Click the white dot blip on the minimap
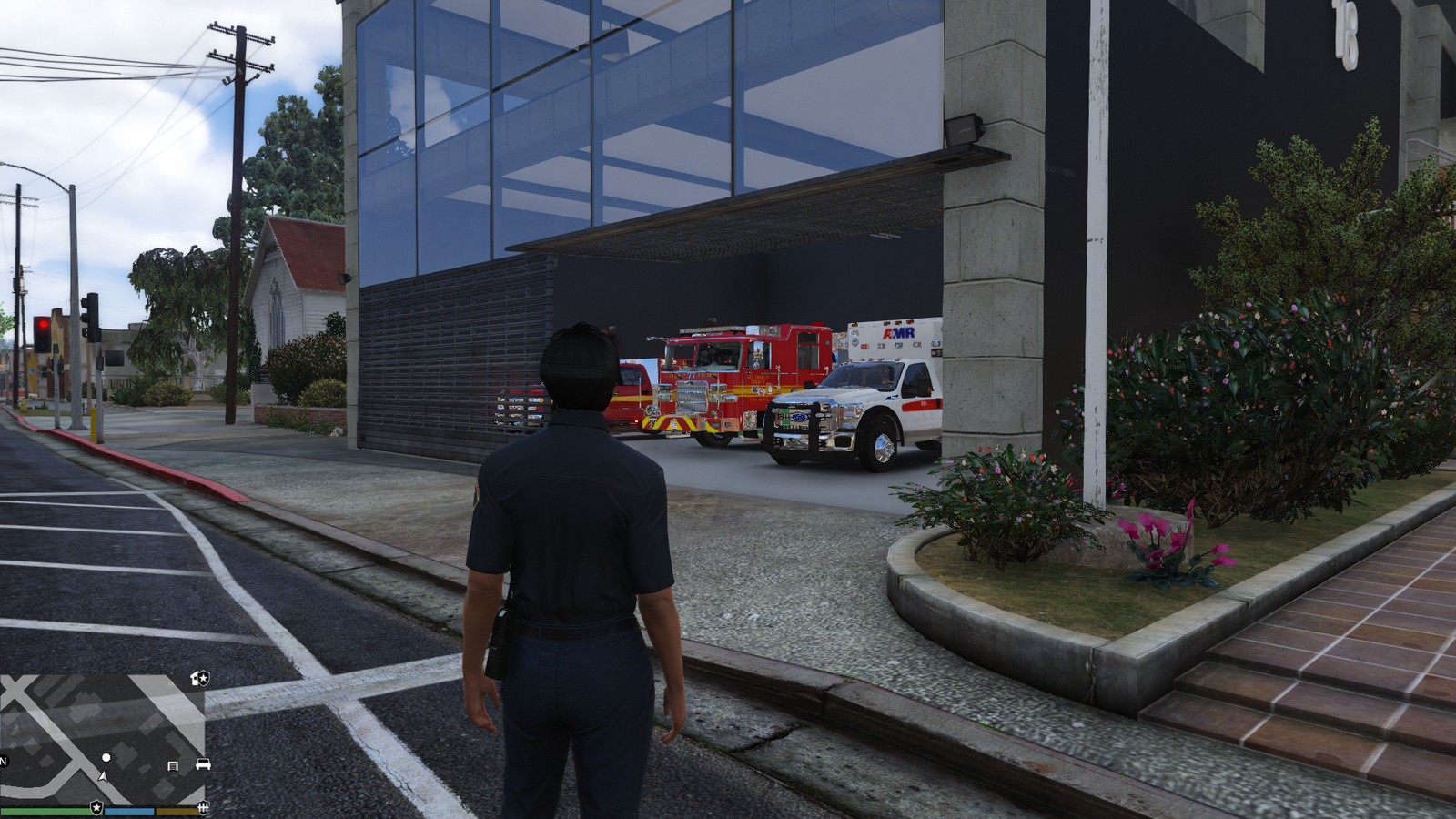 [x=106, y=757]
